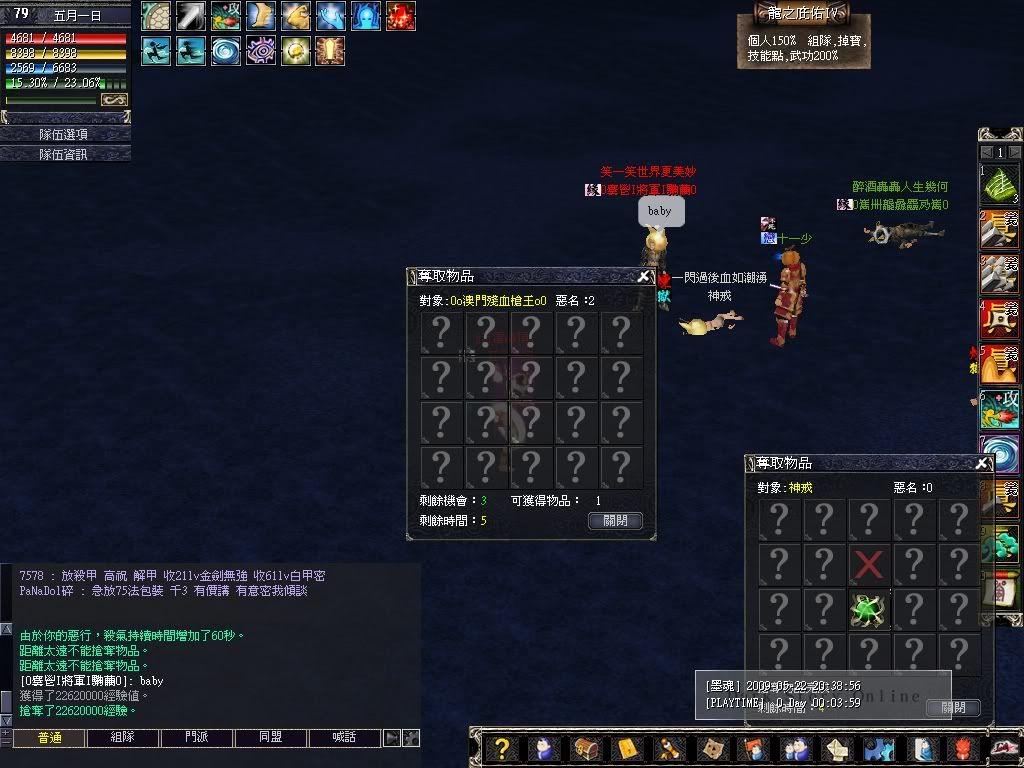
Task: Open 隊伍資訊 team info
Action: tap(64, 154)
